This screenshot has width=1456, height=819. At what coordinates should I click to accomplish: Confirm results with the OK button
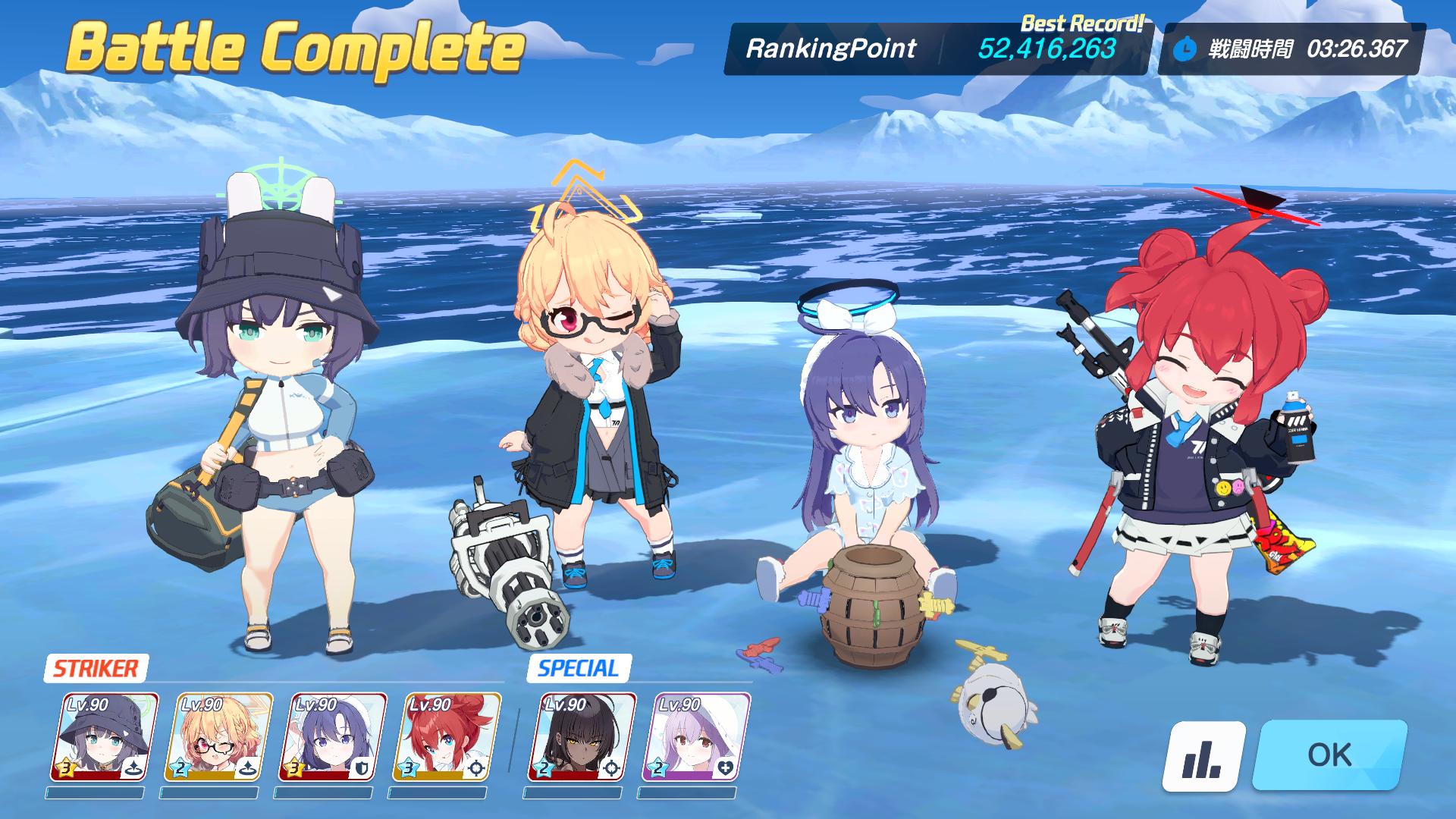[x=1329, y=755]
